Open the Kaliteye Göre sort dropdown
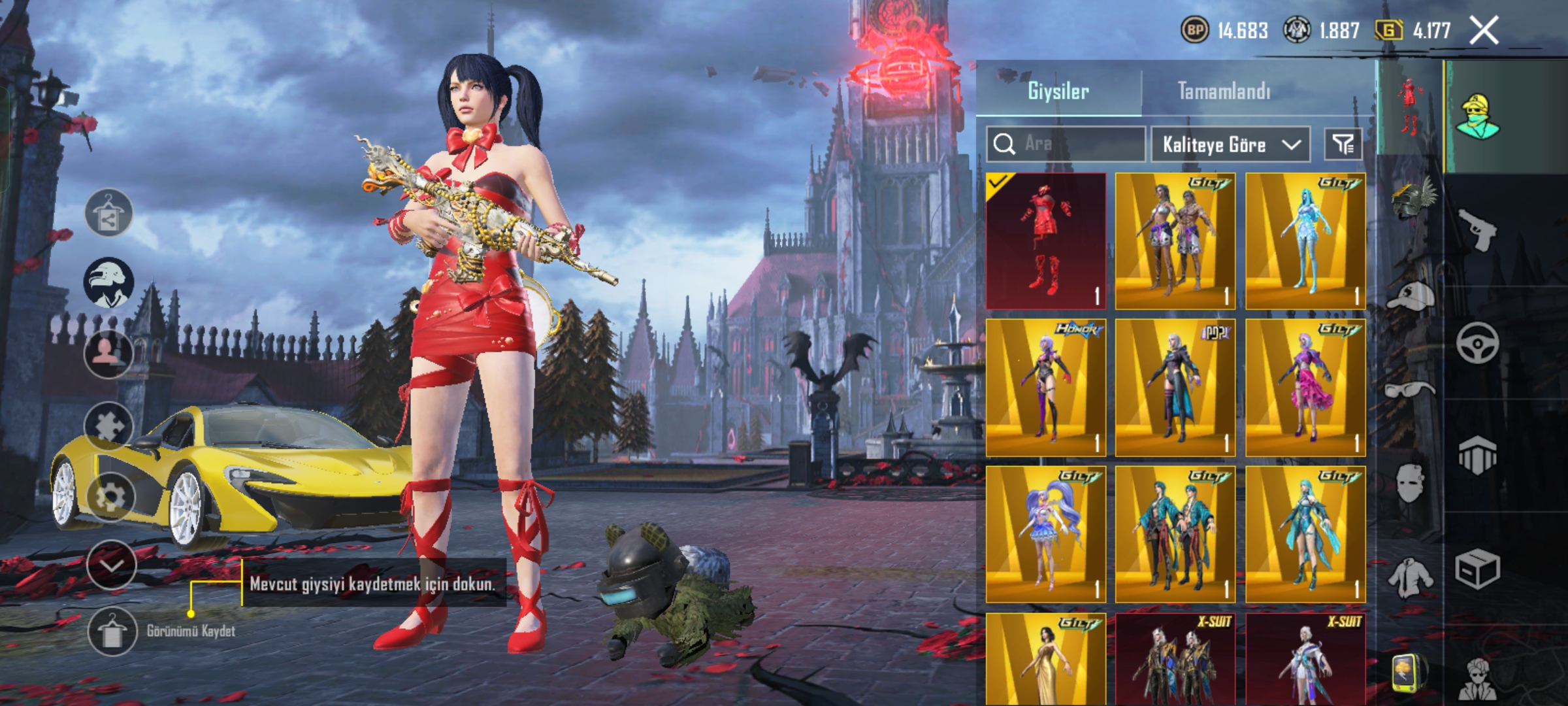The image size is (1568, 706). (x=1230, y=144)
